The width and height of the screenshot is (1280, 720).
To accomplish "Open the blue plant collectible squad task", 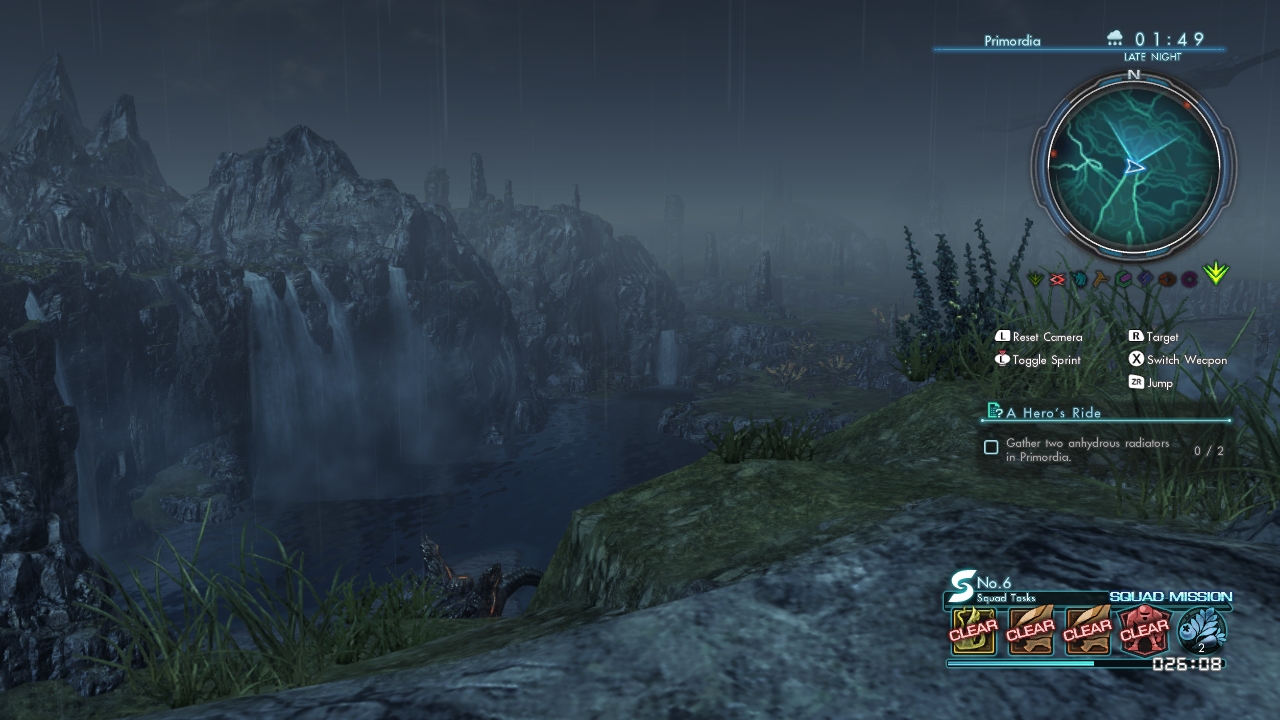I will [1202, 631].
